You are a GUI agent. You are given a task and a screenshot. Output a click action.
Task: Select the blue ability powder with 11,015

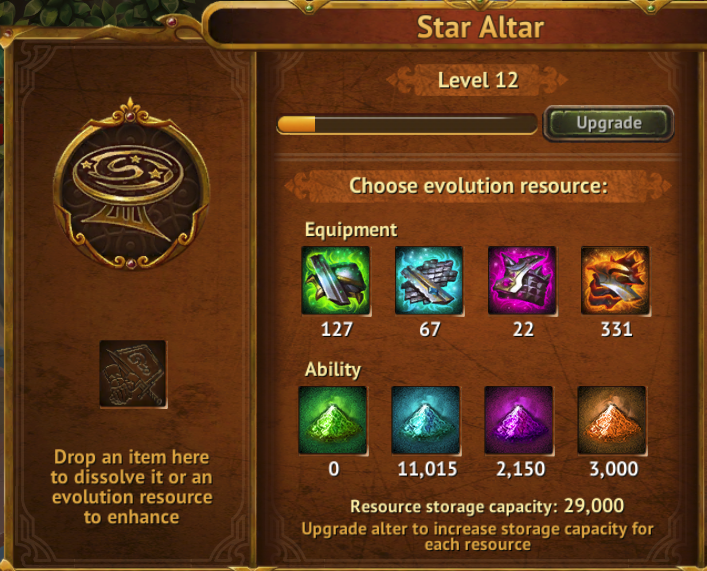[426, 420]
